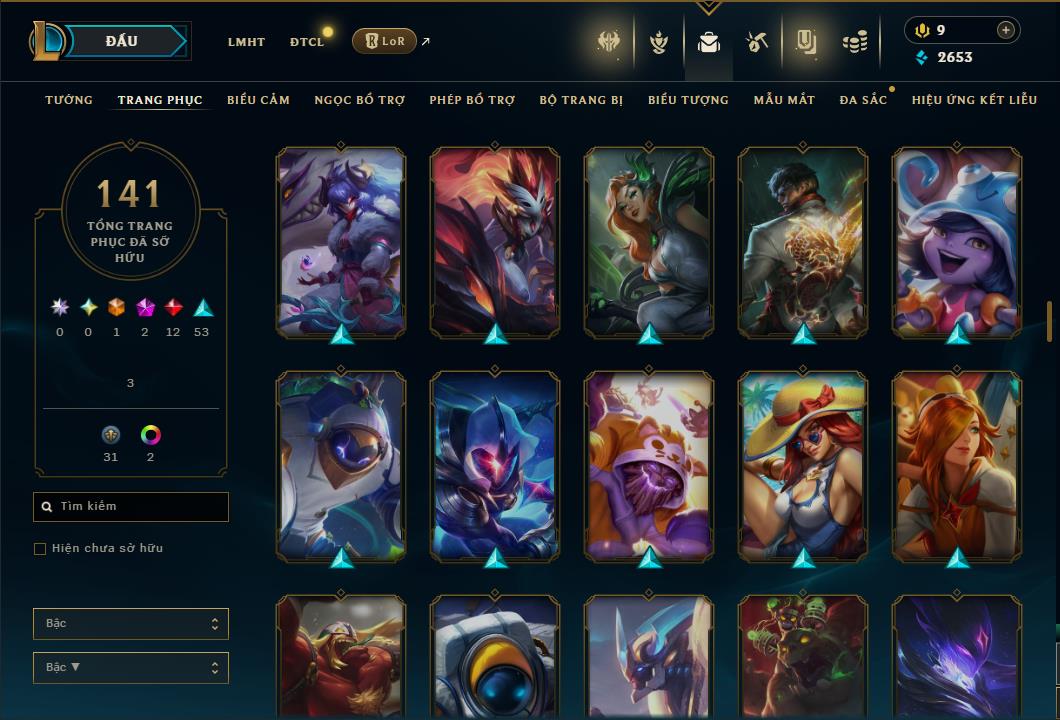Select the Pool Party Miss Fortune skin
Screen dimensions: 1060x720
pos(803,466)
